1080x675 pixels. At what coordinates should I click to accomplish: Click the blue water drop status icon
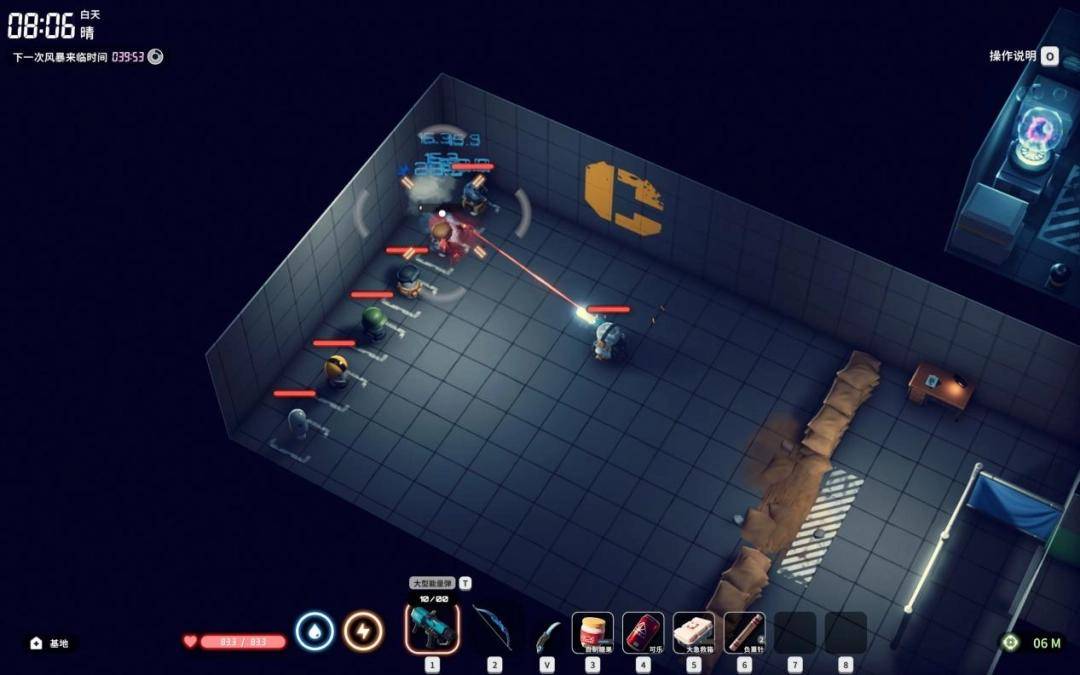314,632
